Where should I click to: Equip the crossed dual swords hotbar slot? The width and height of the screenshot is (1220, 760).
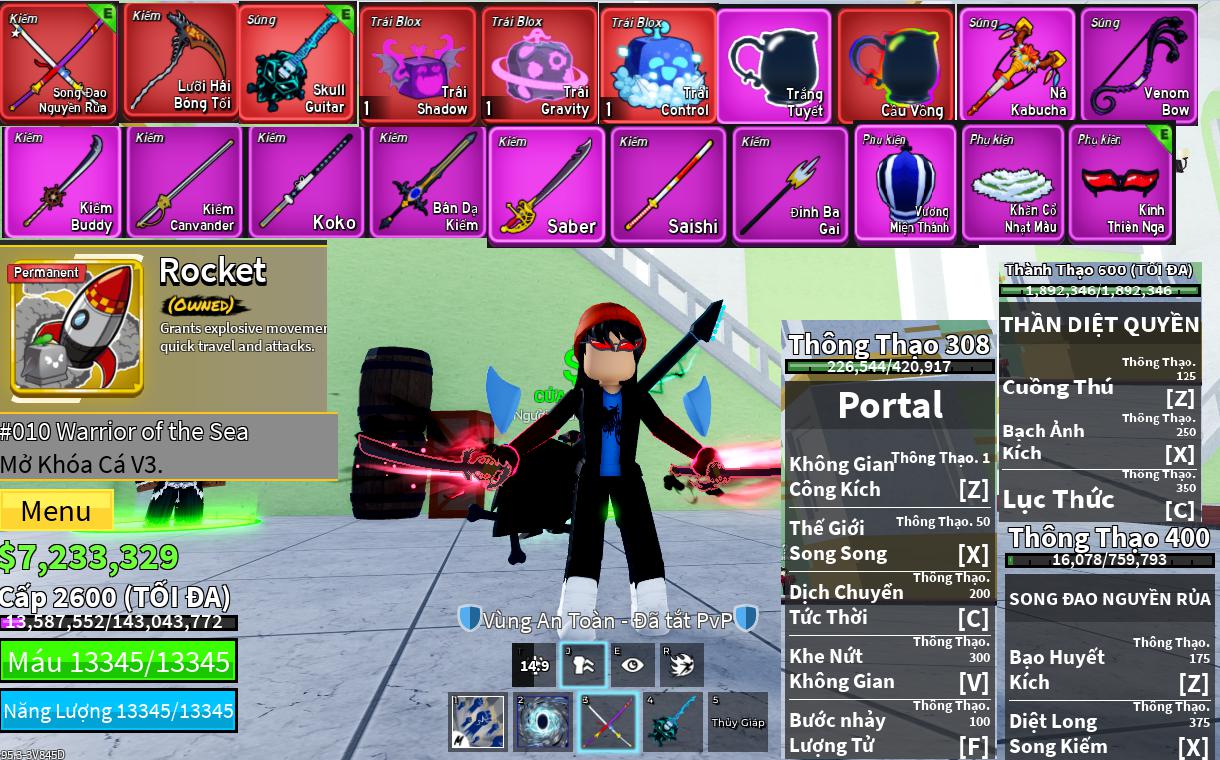[x=608, y=722]
